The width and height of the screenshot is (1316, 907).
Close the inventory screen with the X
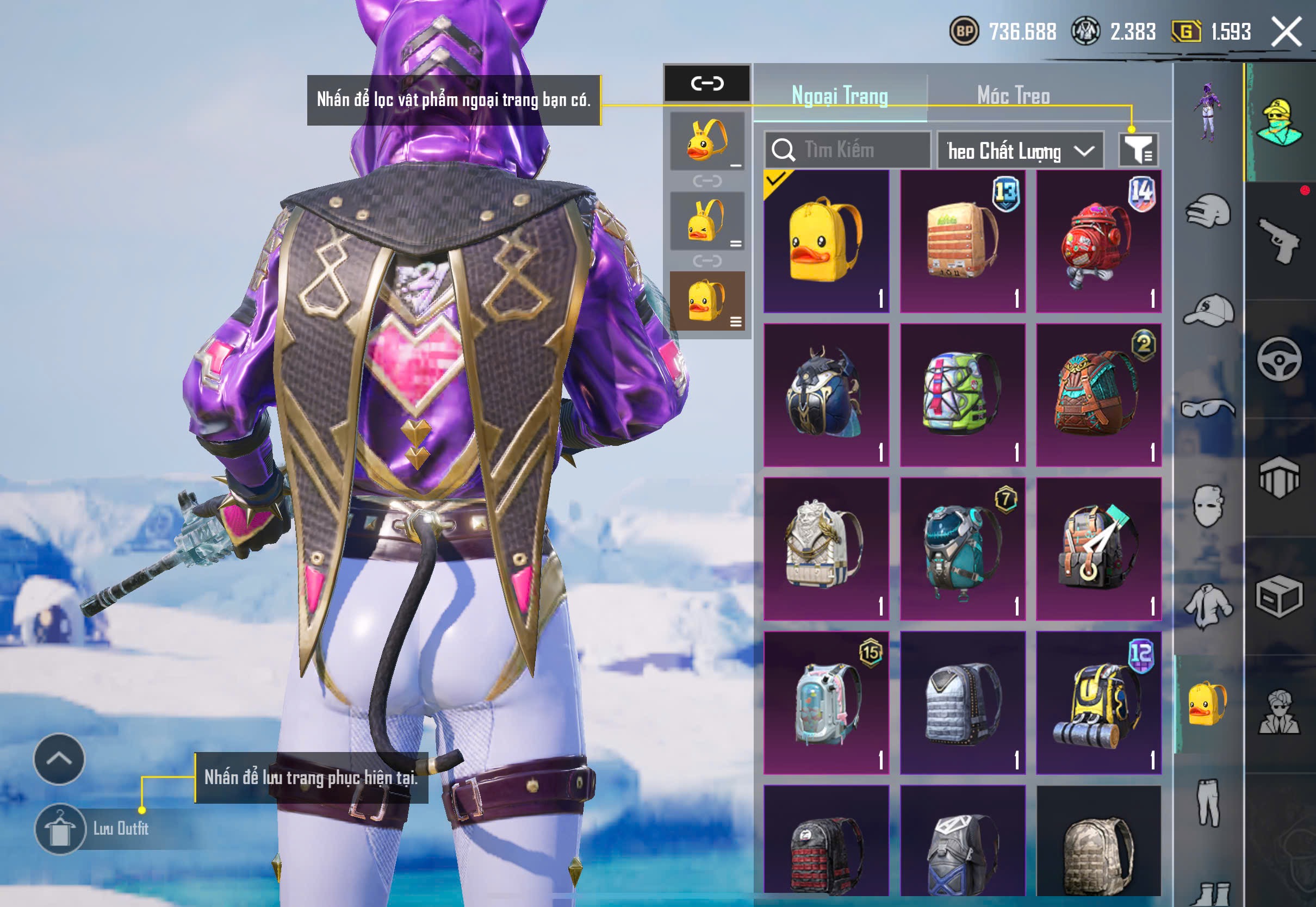tap(1287, 31)
